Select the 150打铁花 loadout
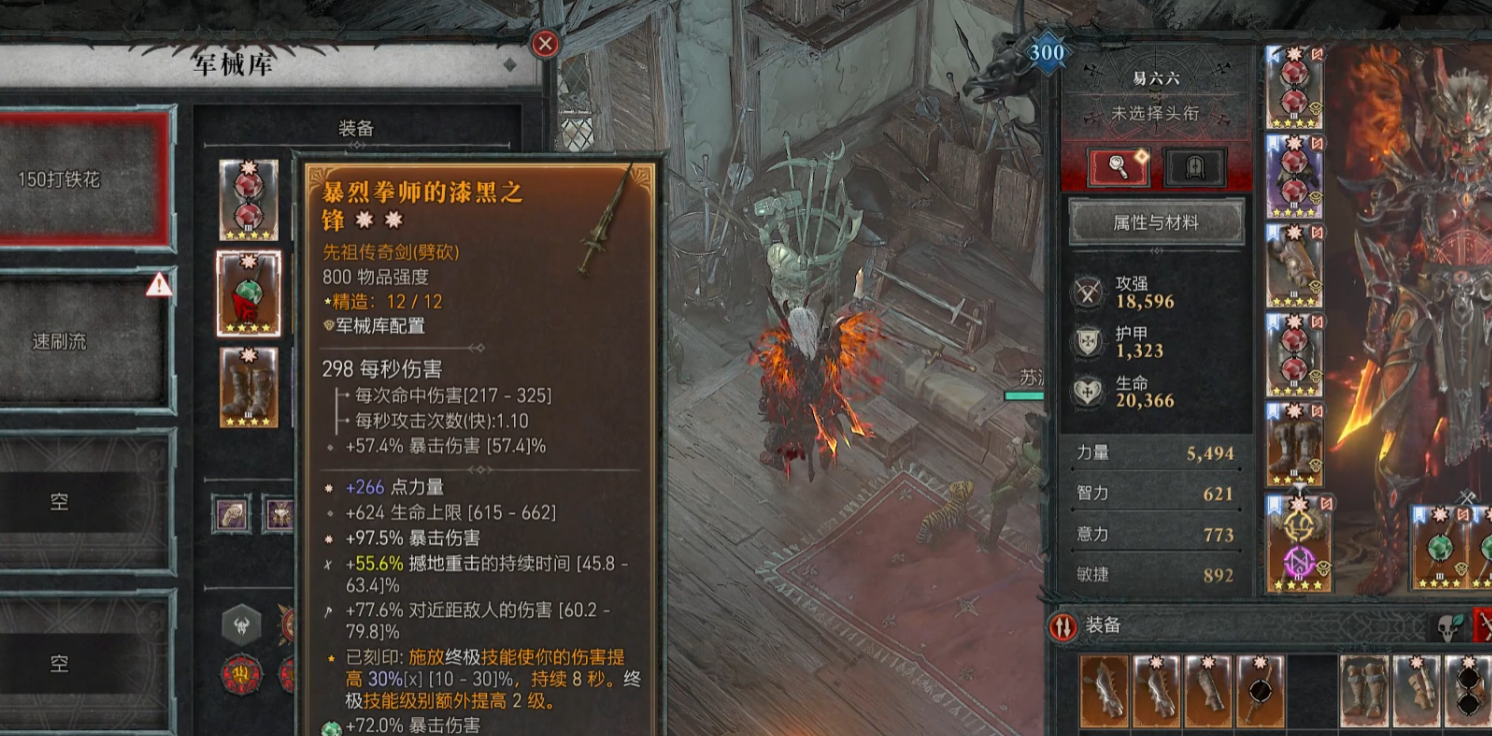 [x=86, y=180]
